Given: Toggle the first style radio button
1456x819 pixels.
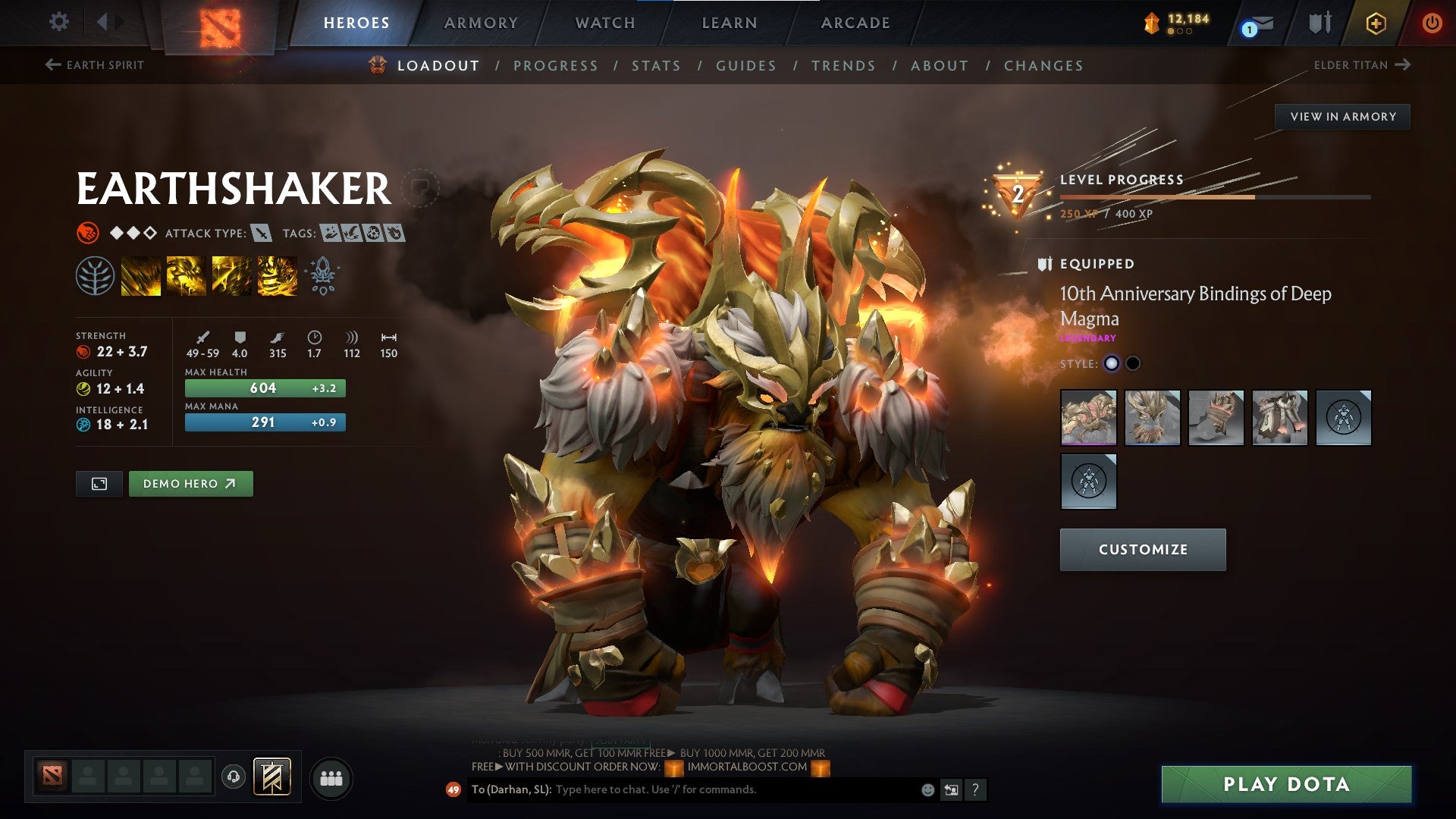Looking at the screenshot, I should (1112, 363).
